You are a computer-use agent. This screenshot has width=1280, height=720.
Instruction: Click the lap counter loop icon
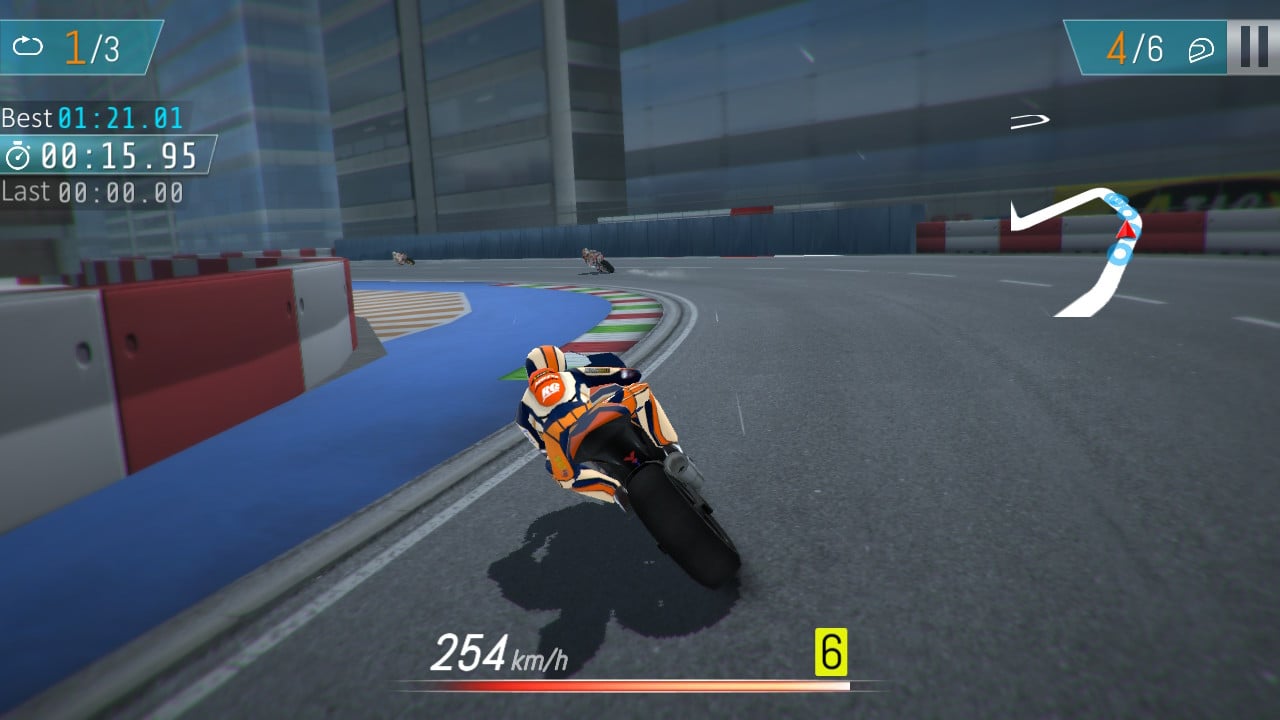point(27,44)
